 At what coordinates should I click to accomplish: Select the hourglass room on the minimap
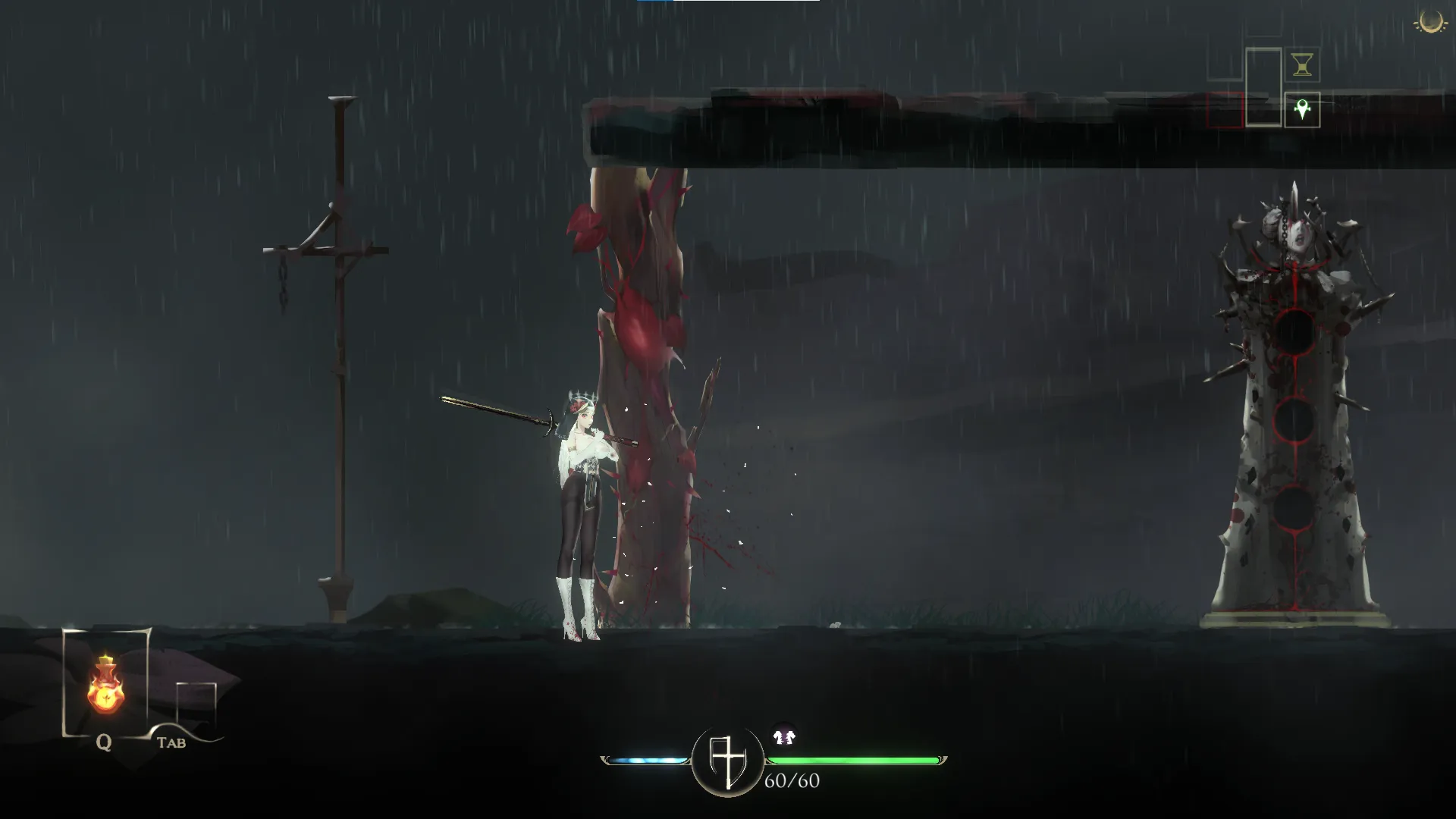1302,66
